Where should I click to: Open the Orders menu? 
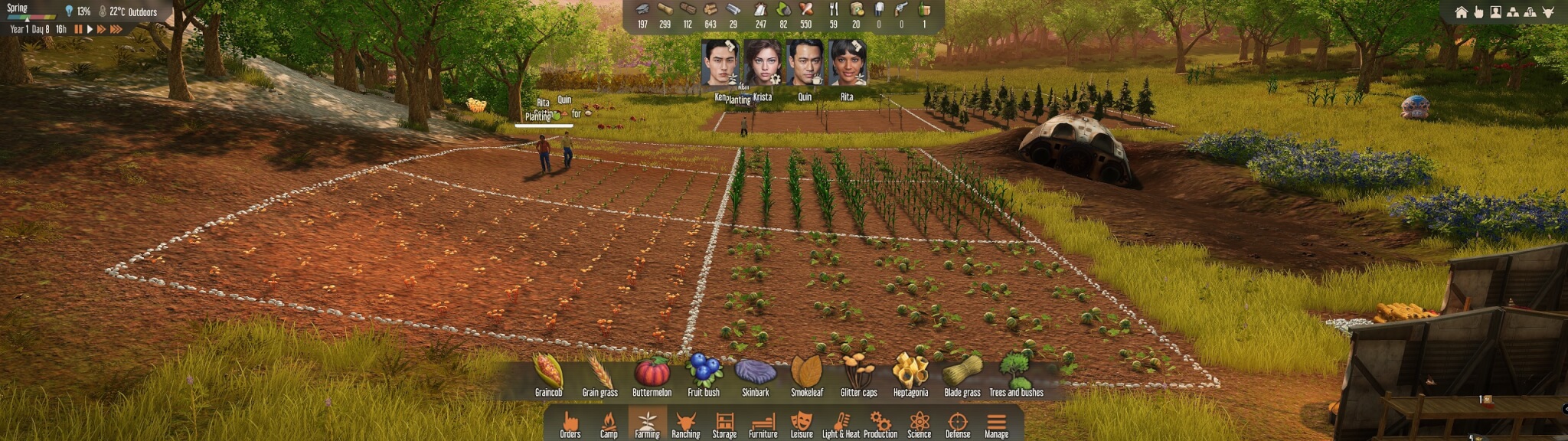pyautogui.click(x=570, y=424)
